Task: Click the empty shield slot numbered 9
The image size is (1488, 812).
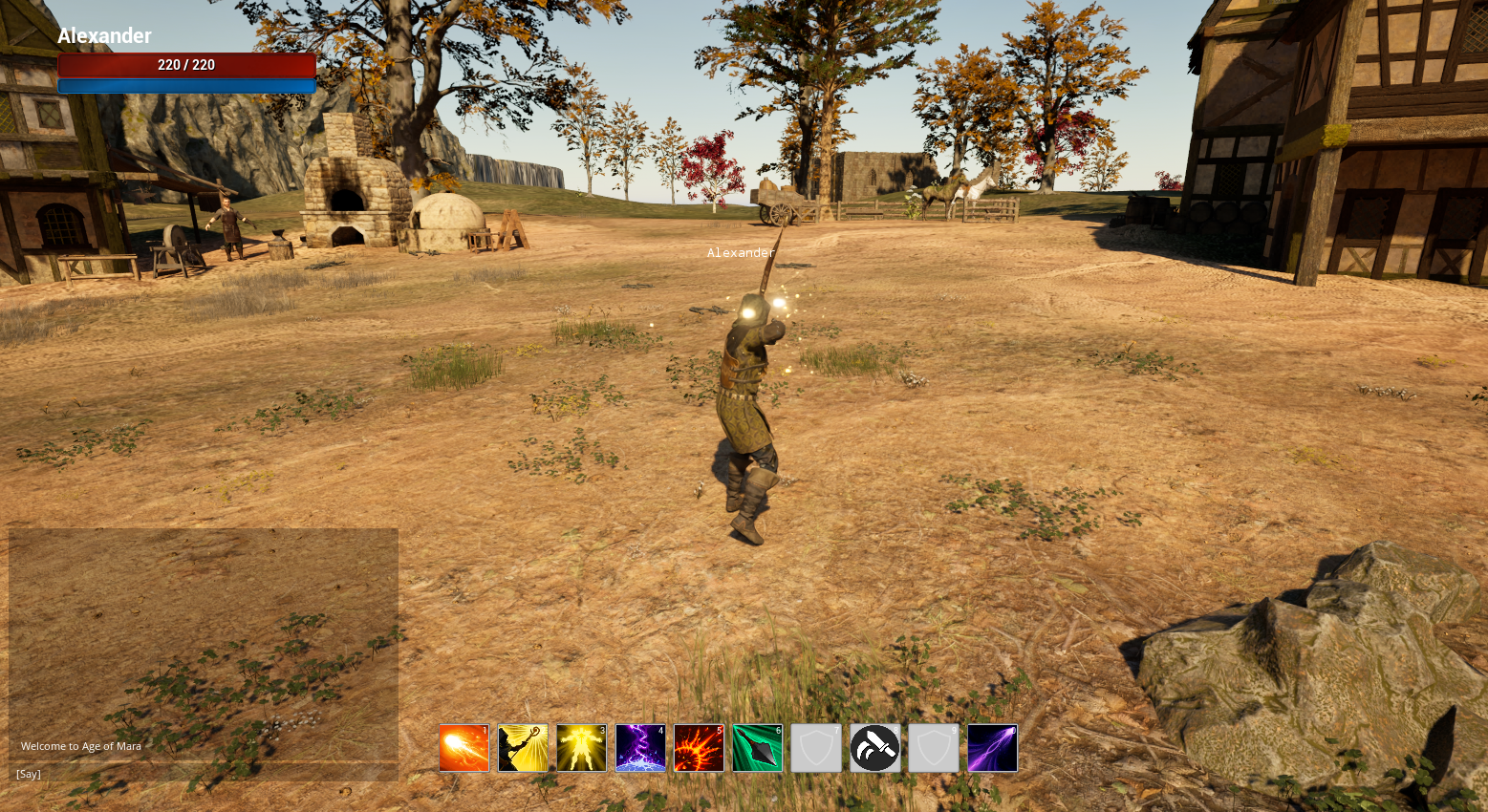Action: 933,748
